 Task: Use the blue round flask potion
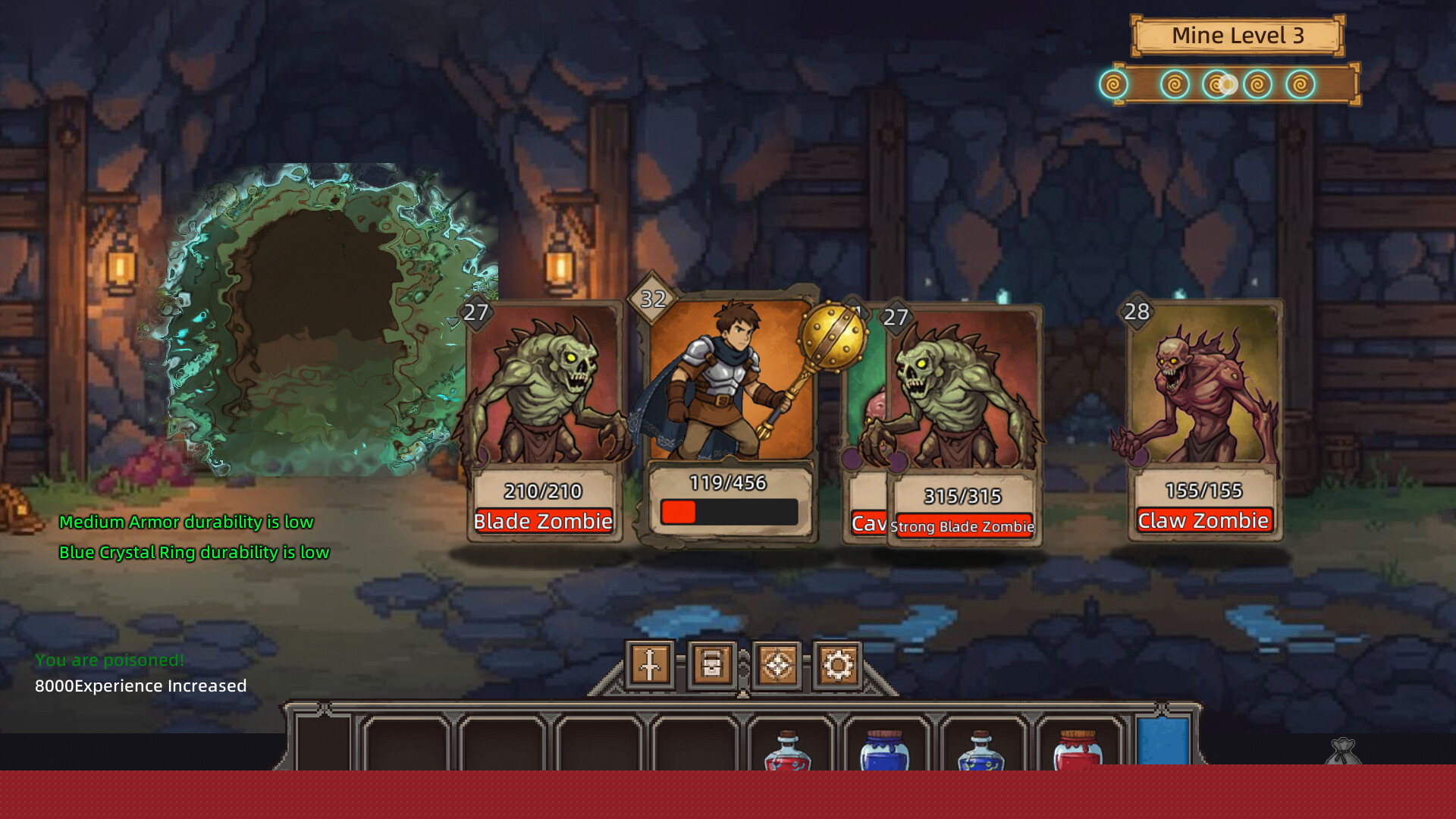(981, 751)
